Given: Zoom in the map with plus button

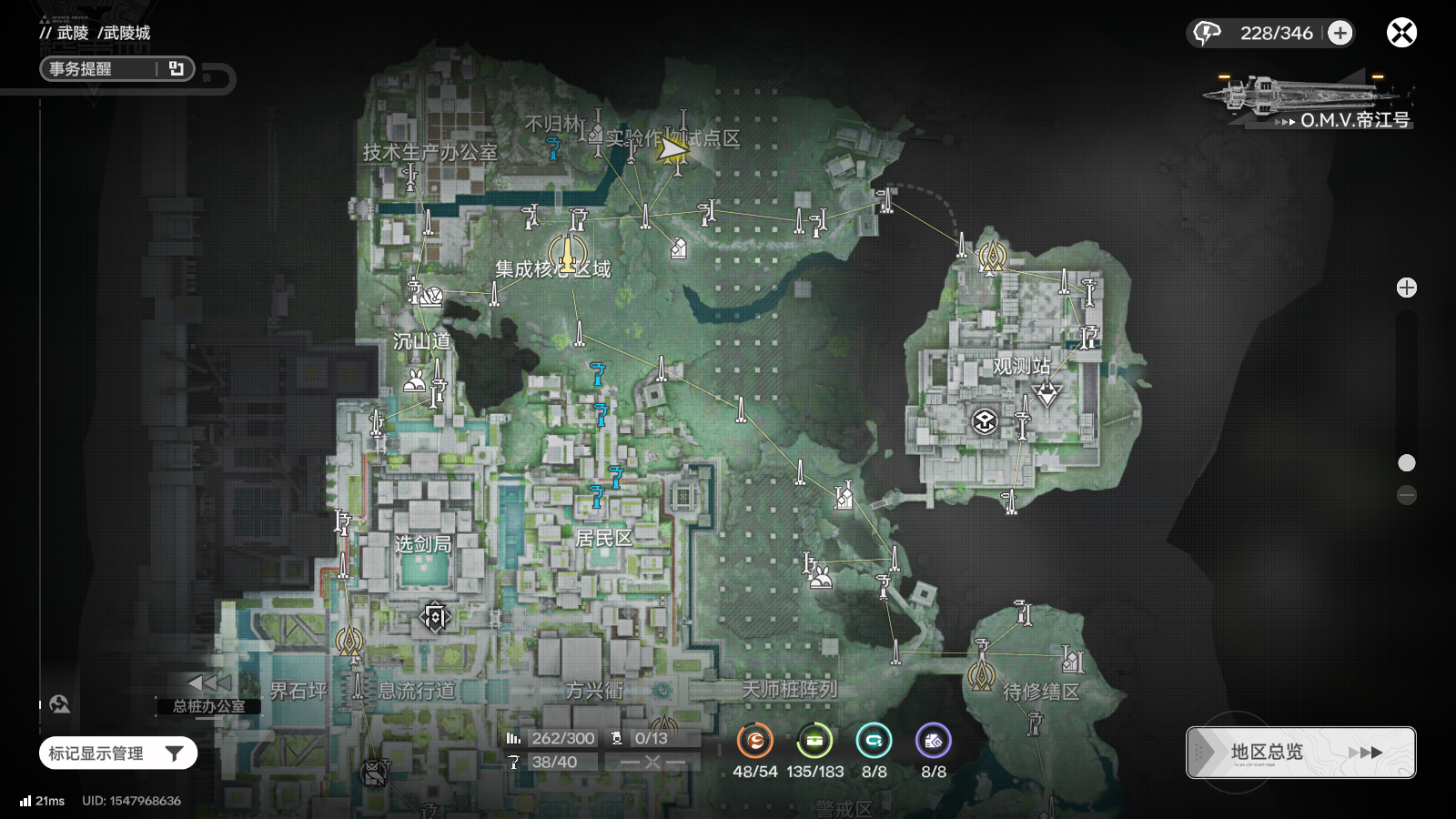Looking at the screenshot, I should [1407, 288].
